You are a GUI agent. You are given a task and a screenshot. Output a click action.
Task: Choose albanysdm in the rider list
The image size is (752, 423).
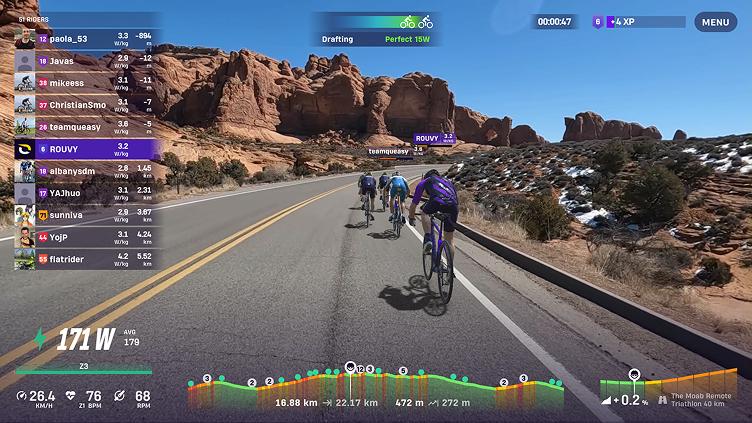tap(85, 171)
